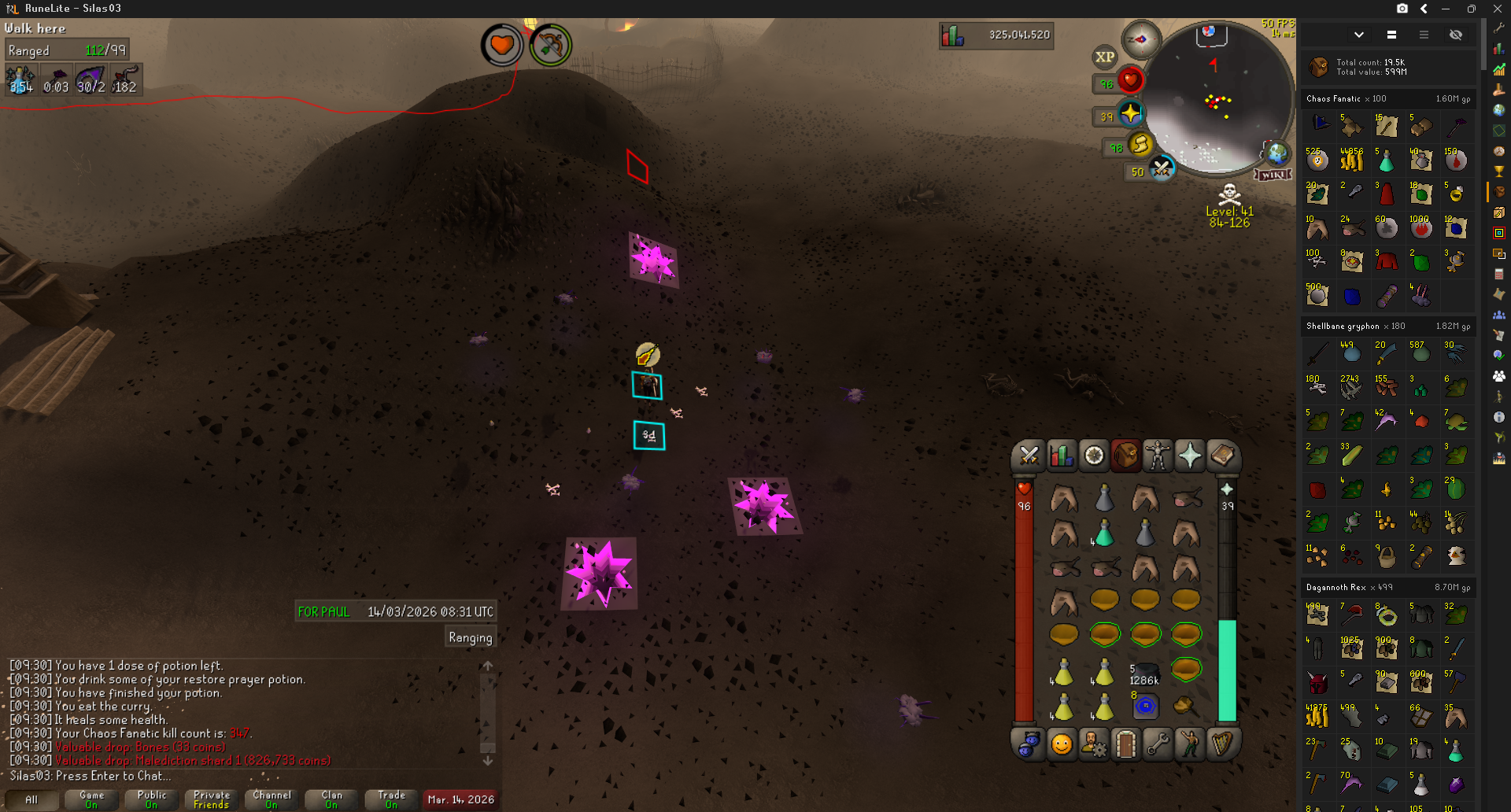The image size is (1511, 812).
Task: Toggle the quick-prayer orb
Action: [1131, 114]
